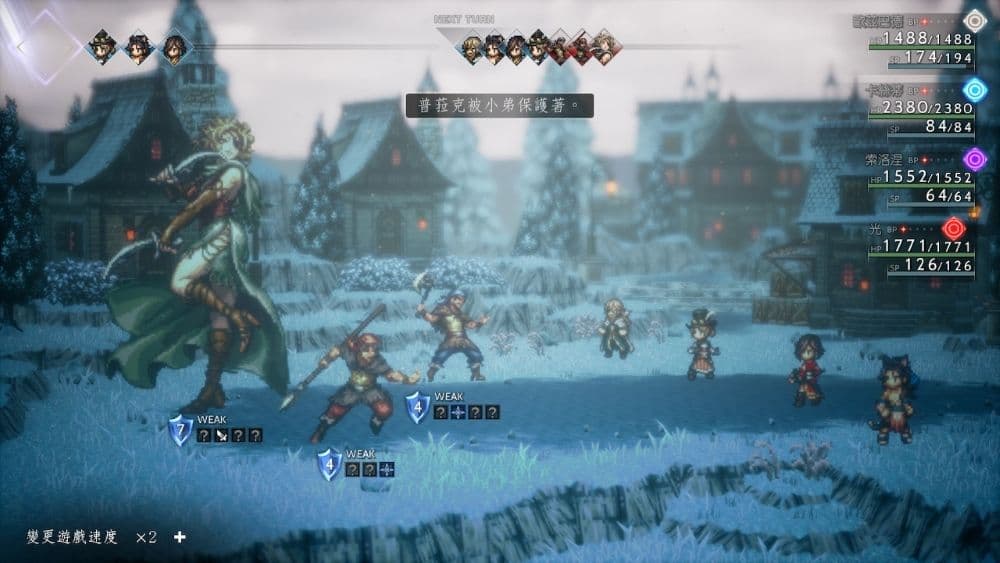Select Castti's blue boost orb icon

click(974, 89)
